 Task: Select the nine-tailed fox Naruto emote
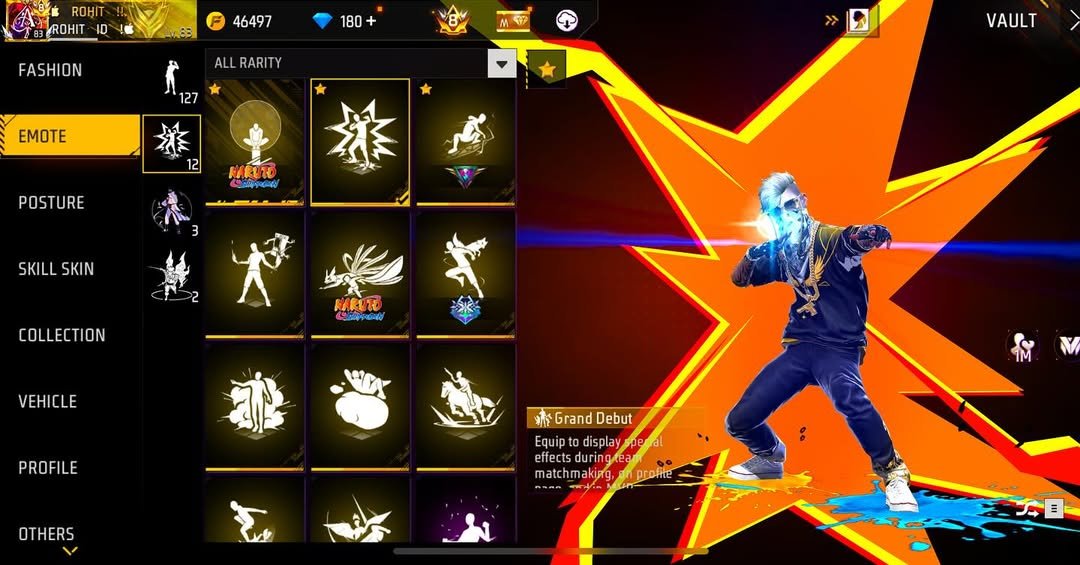360,273
